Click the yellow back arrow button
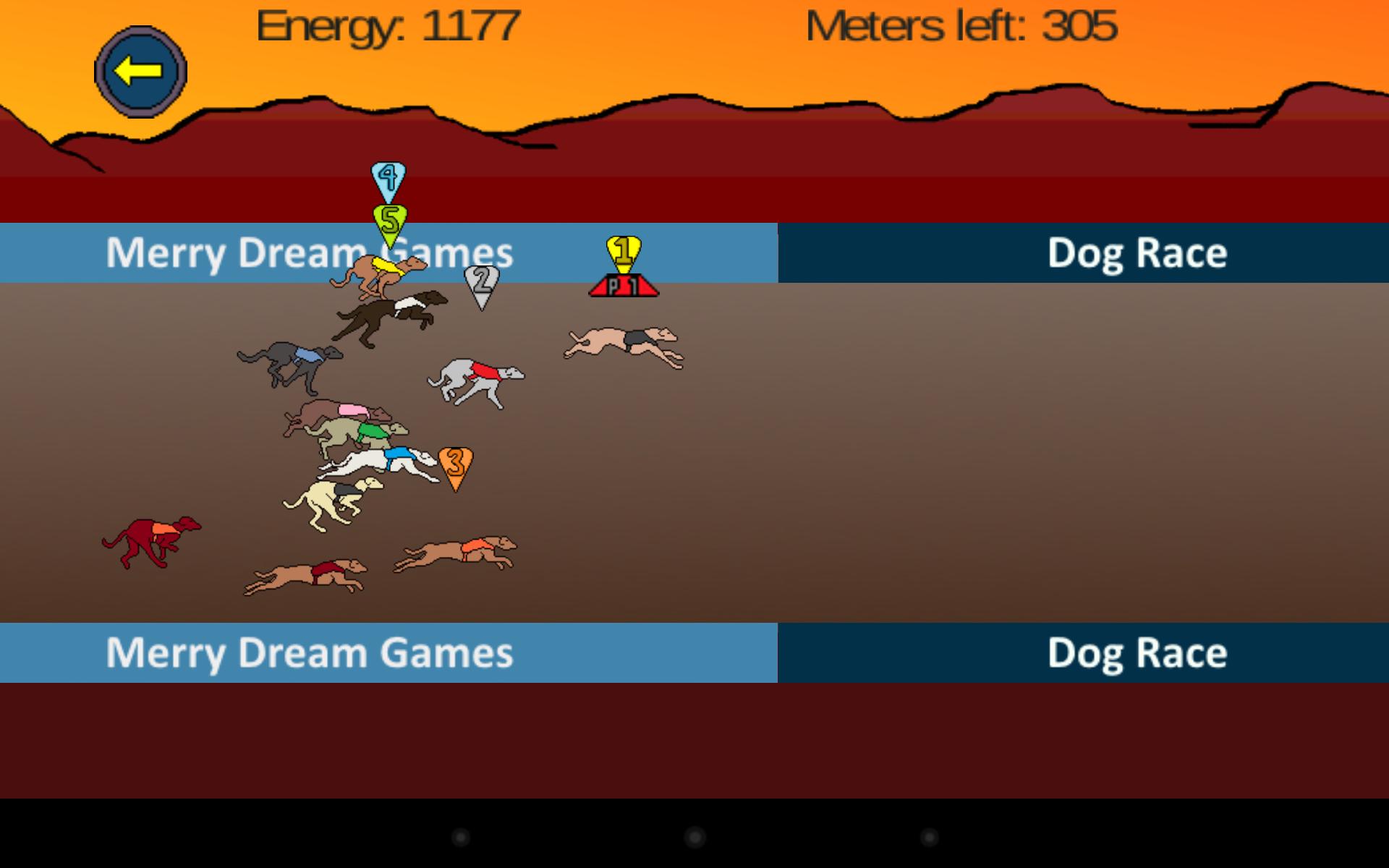The height and width of the screenshot is (868, 1389). point(140,69)
